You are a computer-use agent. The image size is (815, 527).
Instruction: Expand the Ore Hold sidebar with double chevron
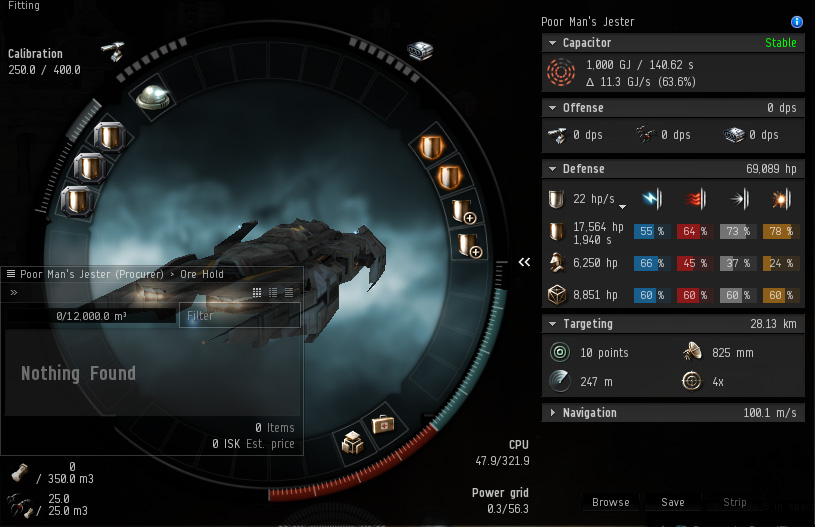14,293
